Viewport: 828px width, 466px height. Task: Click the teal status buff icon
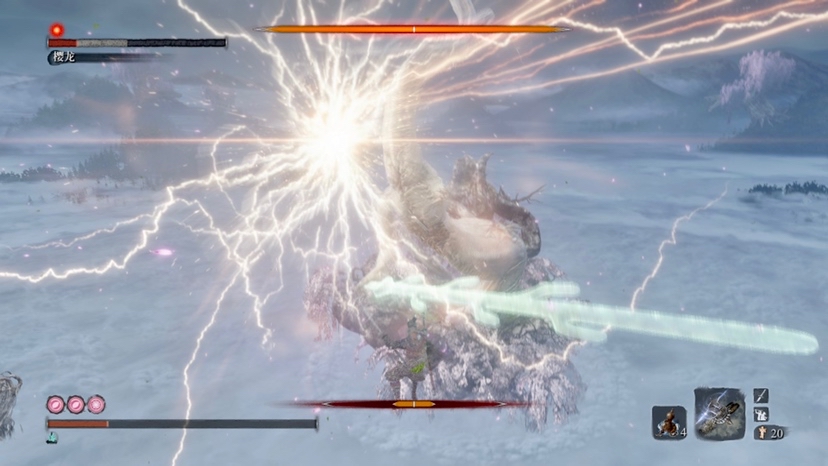[x=51, y=438]
